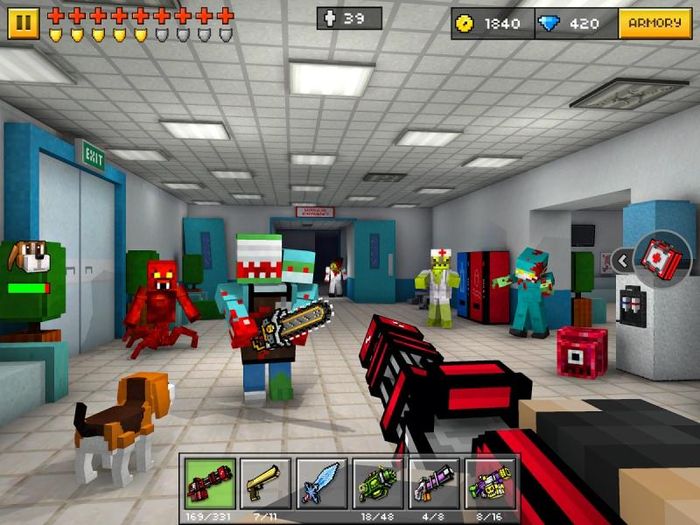Equip the blue crystal sword

pos(322,485)
